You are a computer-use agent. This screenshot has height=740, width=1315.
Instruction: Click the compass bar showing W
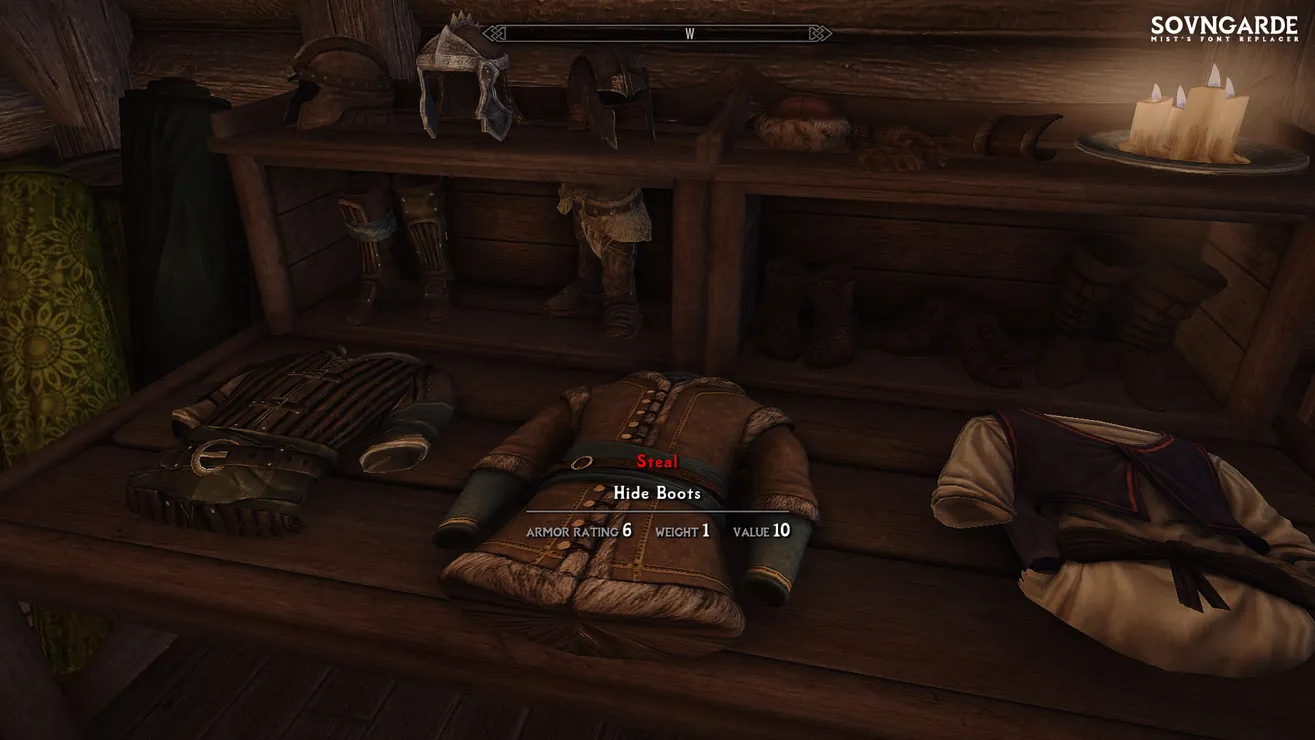pyautogui.click(x=657, y=34)
